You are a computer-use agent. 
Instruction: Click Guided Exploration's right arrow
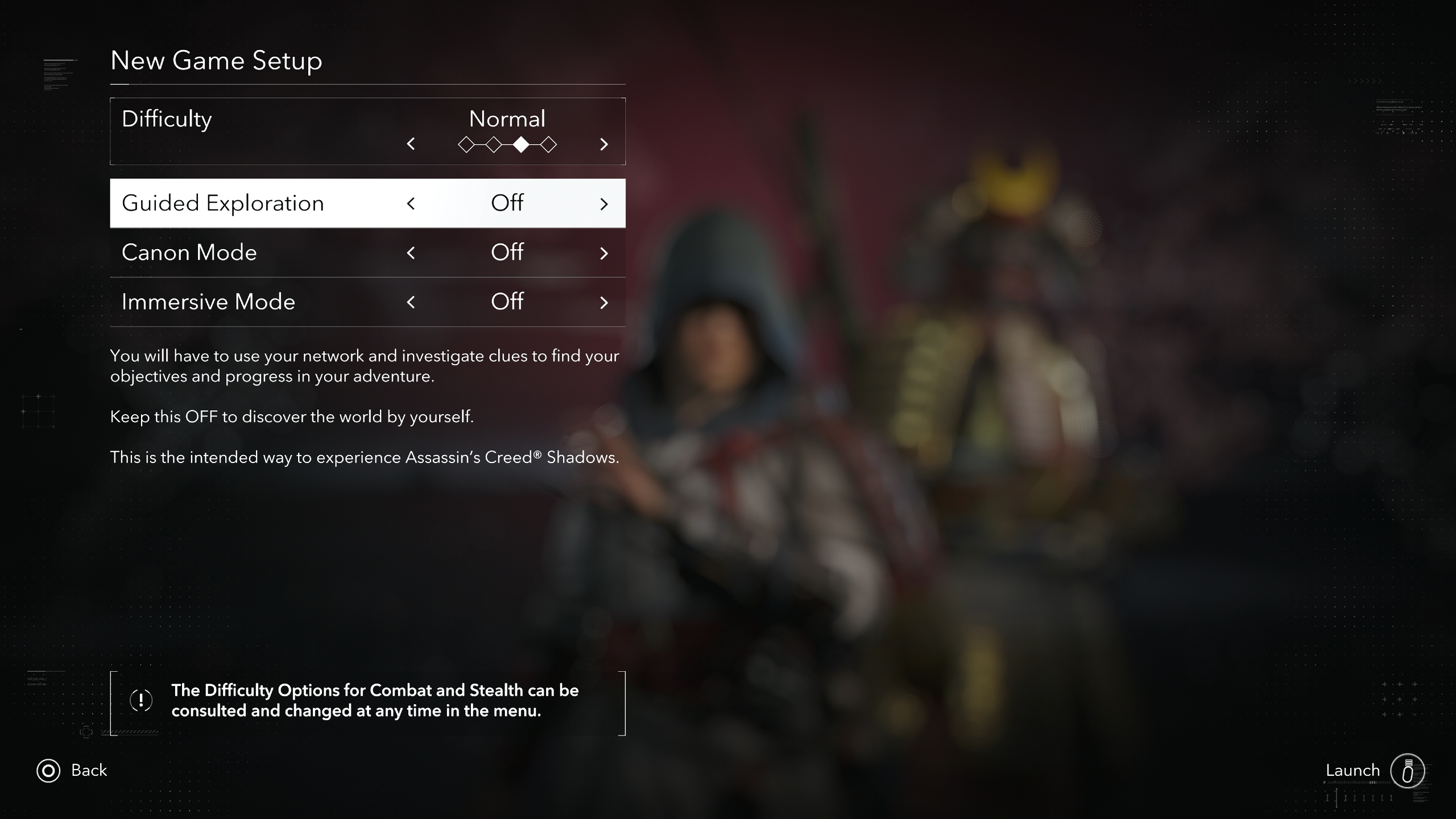coord(604,204)
